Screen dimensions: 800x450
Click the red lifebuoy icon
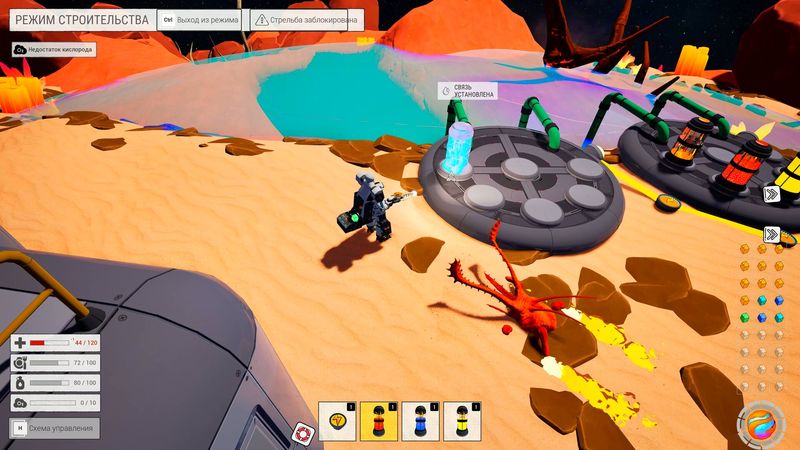coord(302,433)
